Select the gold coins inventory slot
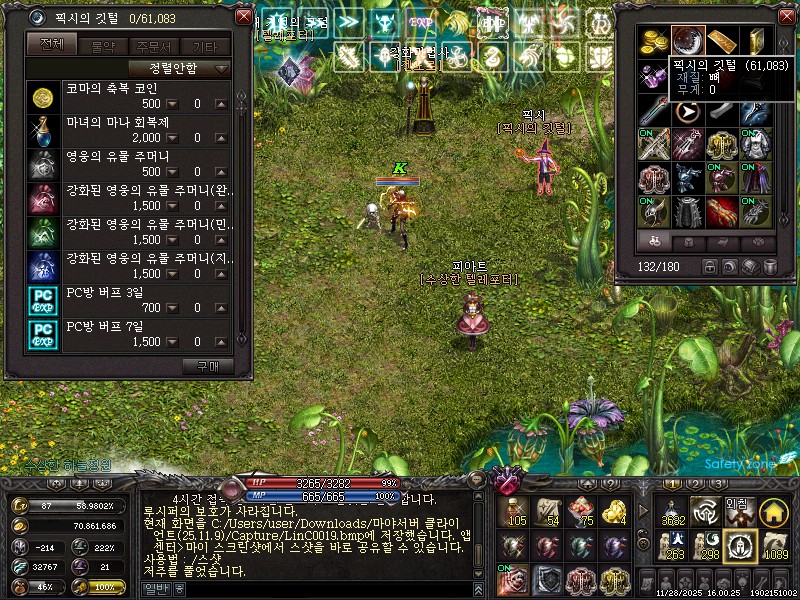Image resolution: width=800 pixels, height=600 pixels. click(x=655, y=41)
